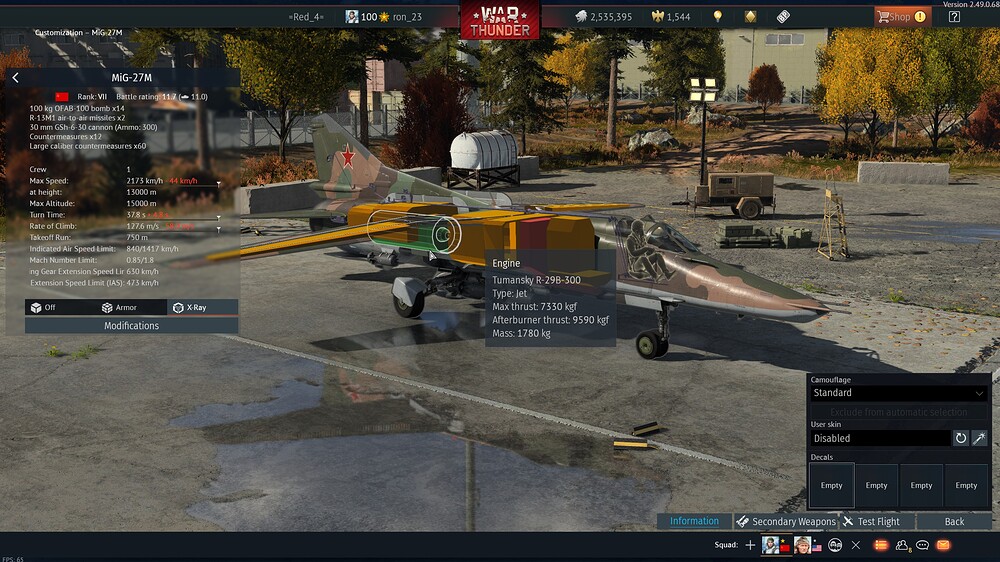Show the Information tab
The height and width of the screenshot is (562, 1000).
[x=694, y=521]
